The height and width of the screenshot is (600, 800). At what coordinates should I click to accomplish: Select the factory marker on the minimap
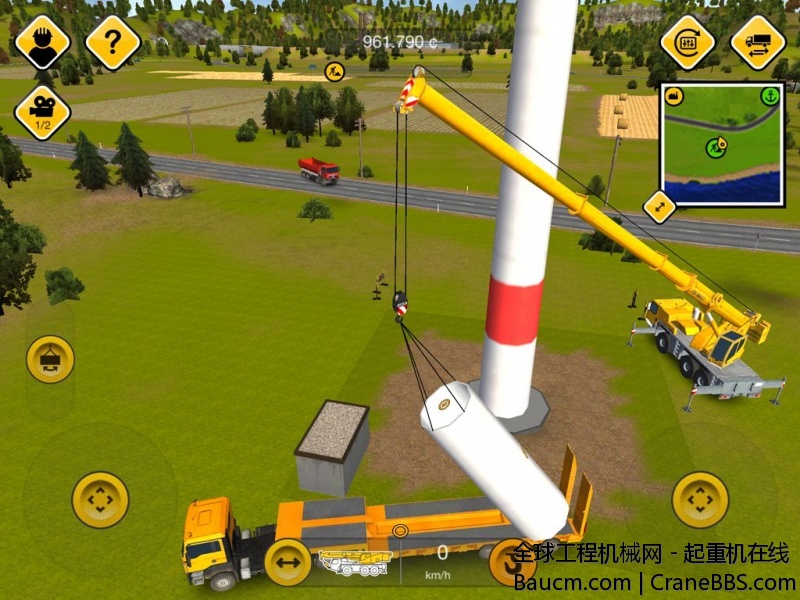coord(673,96)
